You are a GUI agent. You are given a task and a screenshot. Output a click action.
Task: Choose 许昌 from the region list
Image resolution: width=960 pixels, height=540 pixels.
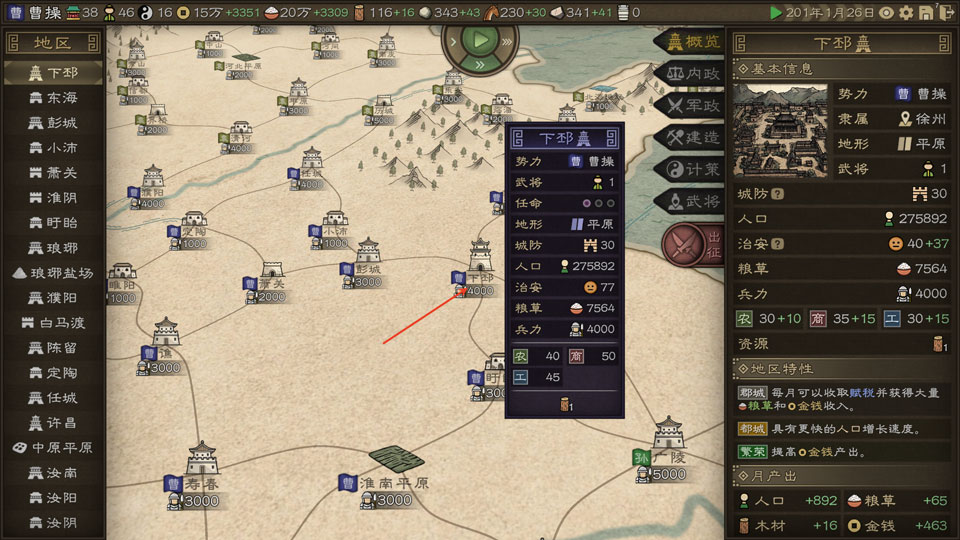[54, 423]
